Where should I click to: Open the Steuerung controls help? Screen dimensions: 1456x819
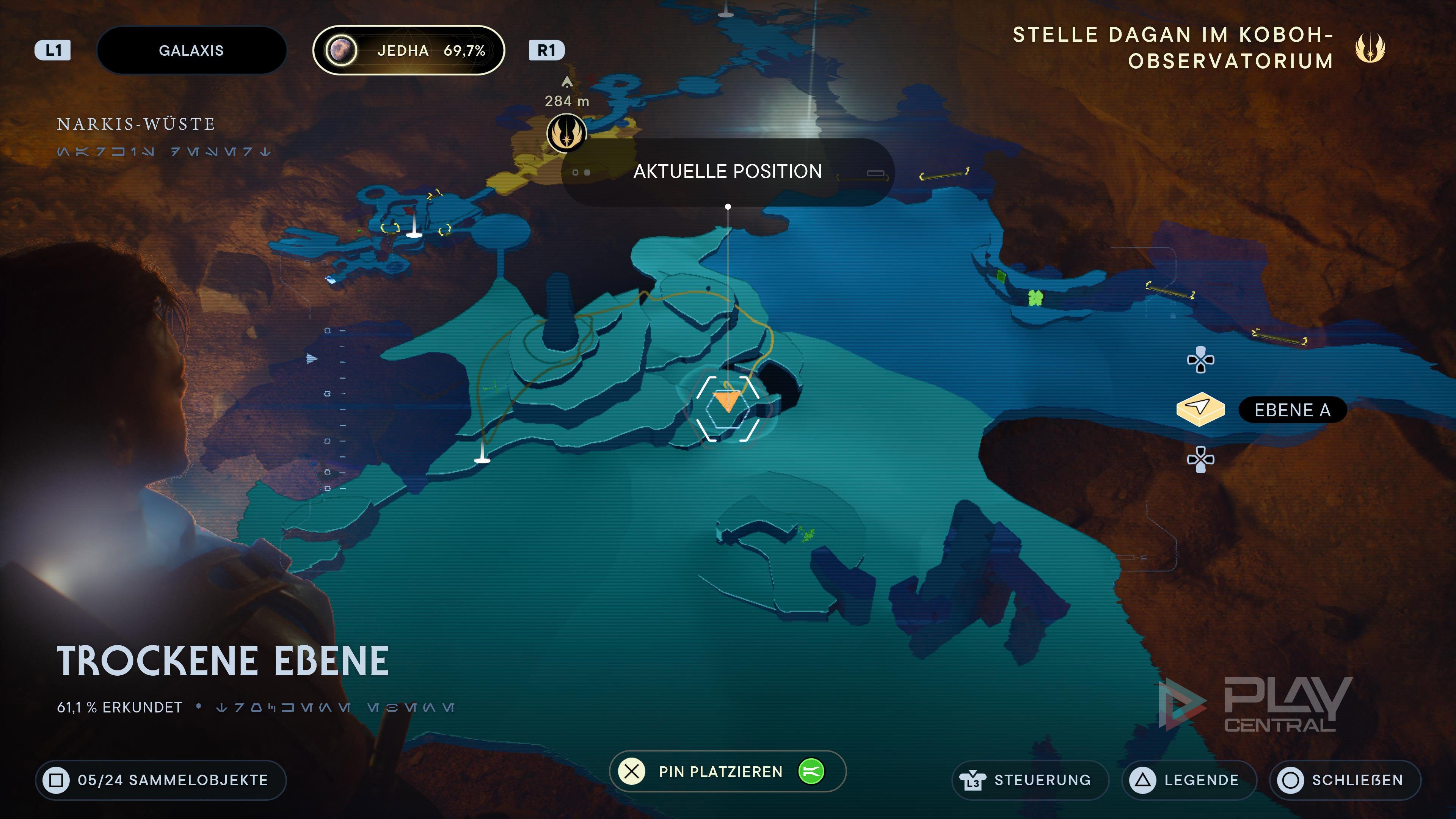[x=1030, y=780]
